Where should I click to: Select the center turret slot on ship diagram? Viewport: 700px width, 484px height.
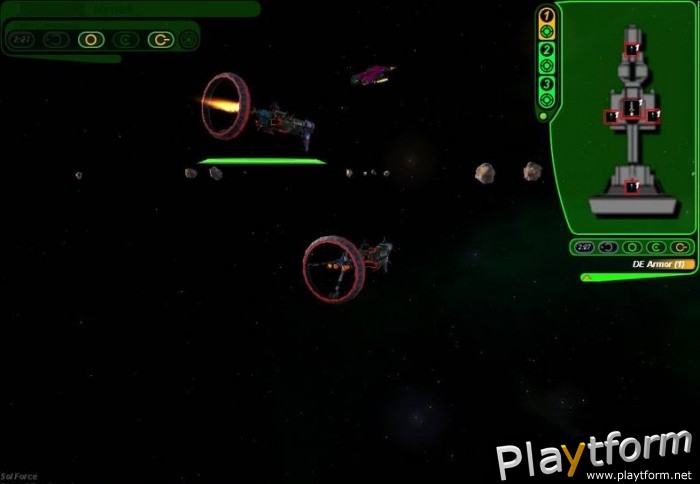[631, 108]
